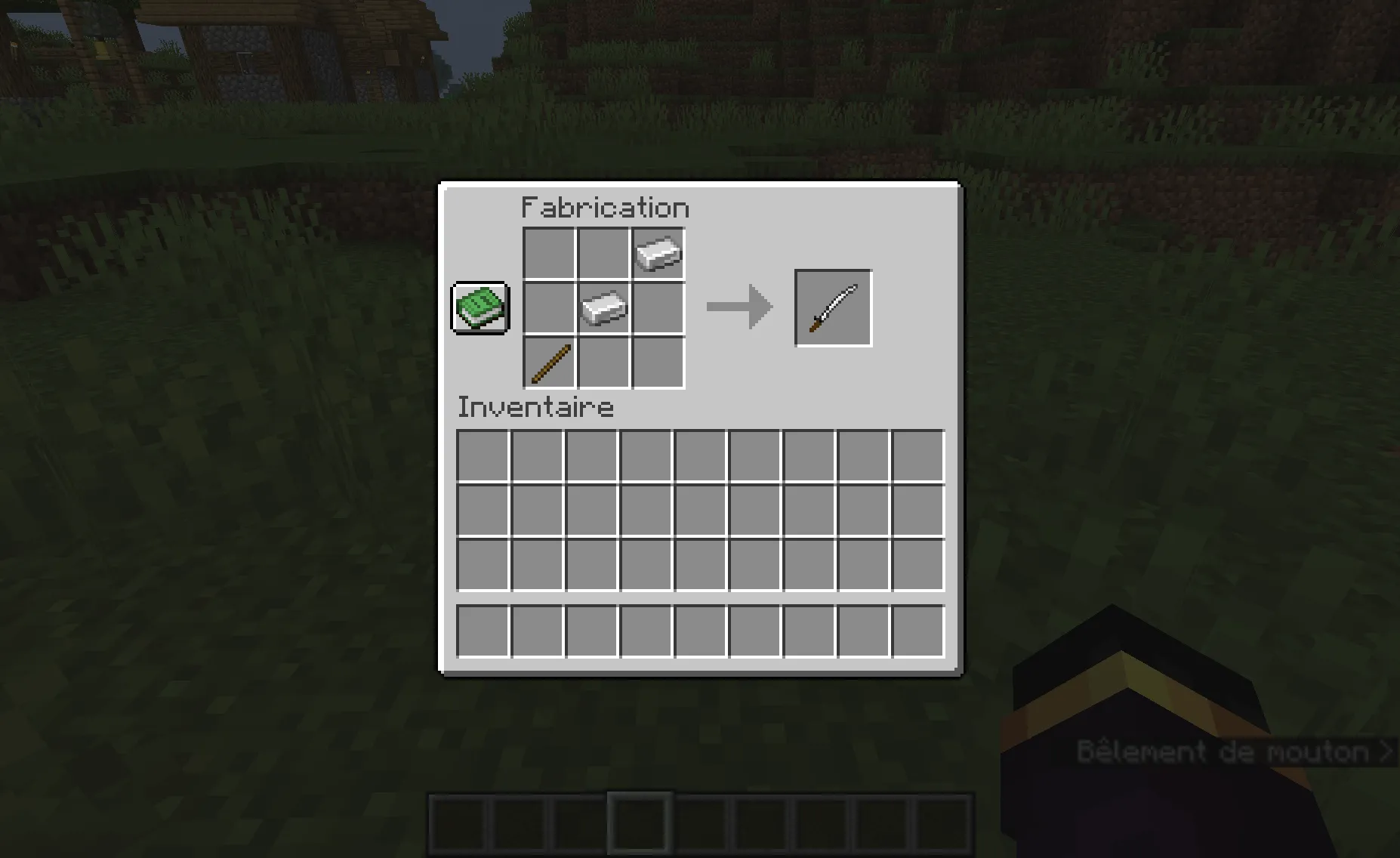Select the first inventory slot
The width and height of the screenshot is (1400, 858).
(483, 455)
